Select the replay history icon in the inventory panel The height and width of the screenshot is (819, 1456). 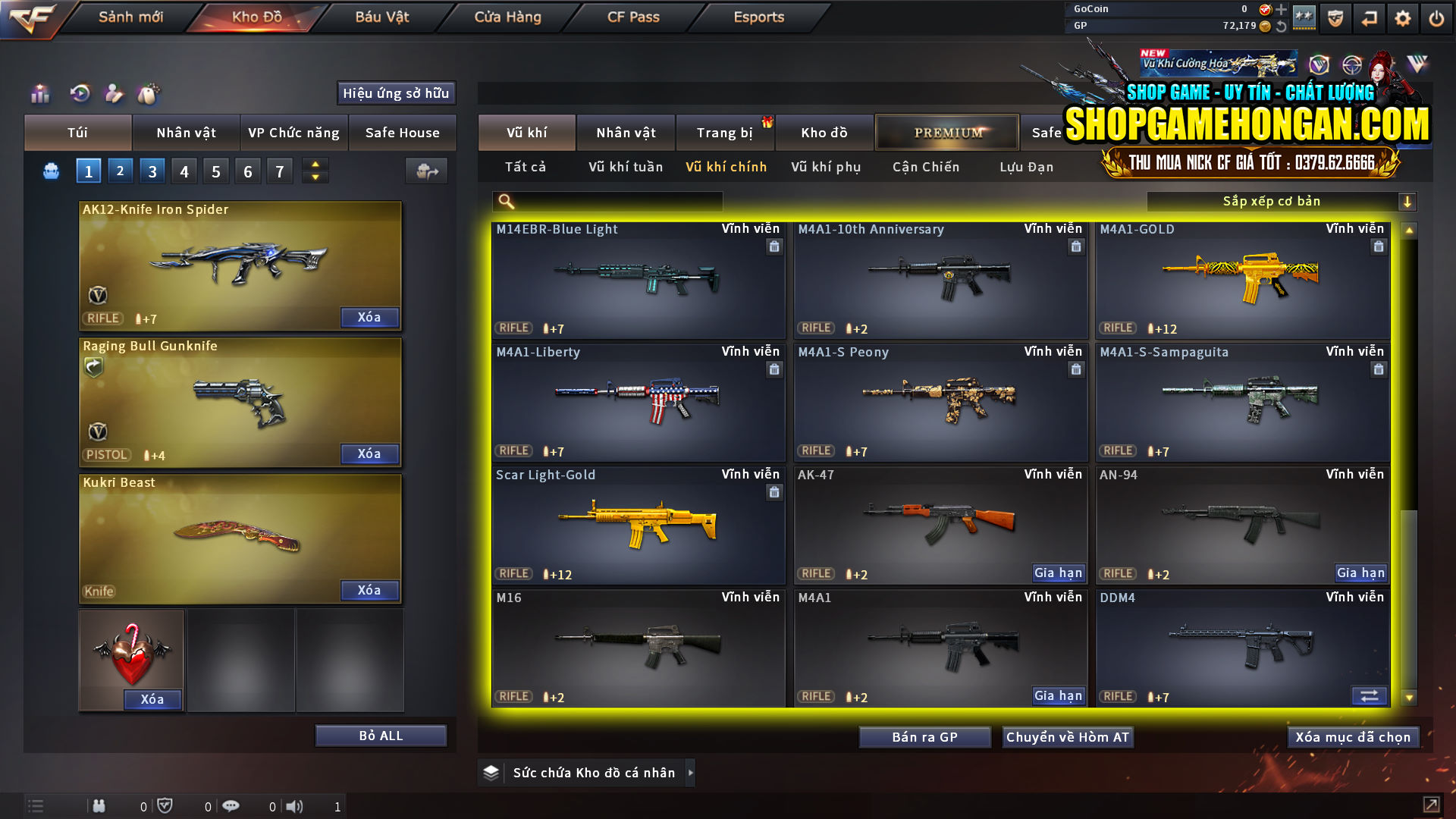pyautogui.click(x=79, y=93)
